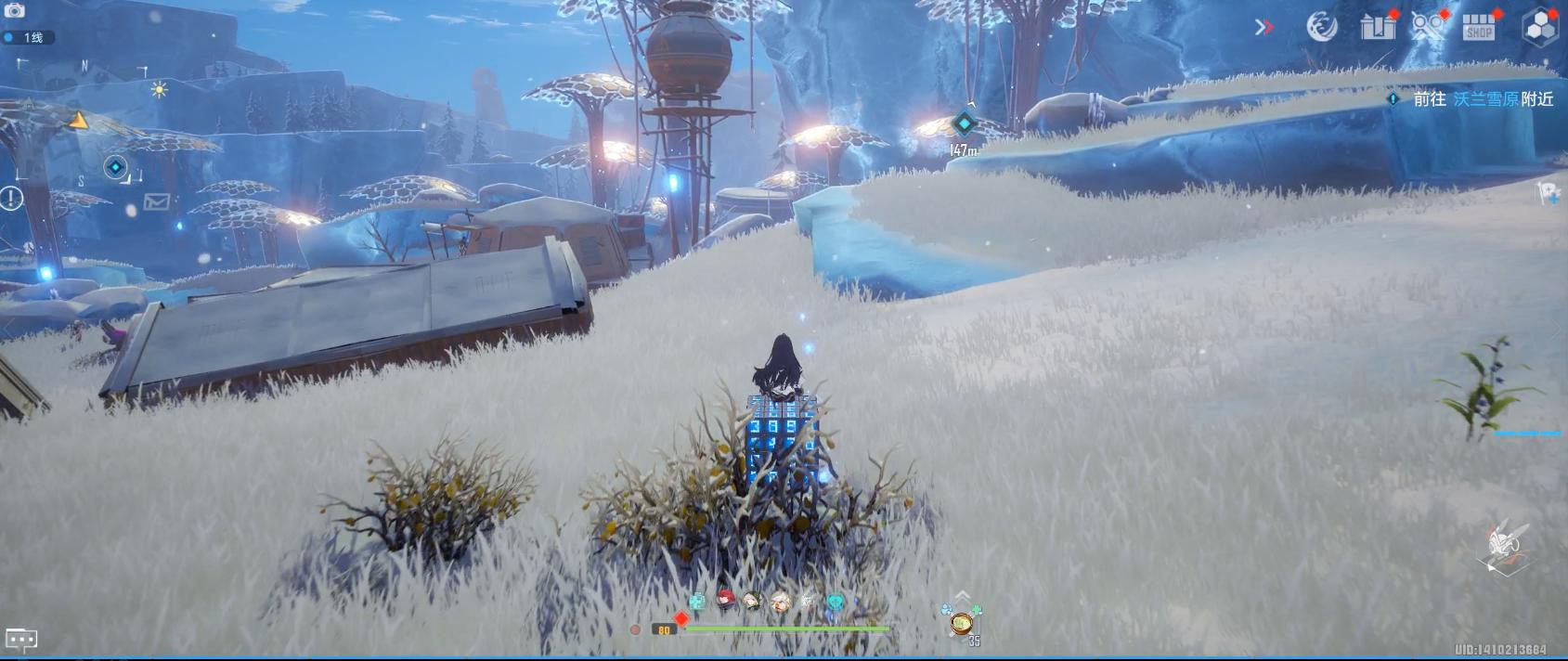Use the food bowl quick item
This screenshot has height=661, width=1568.
click(962, 623)
